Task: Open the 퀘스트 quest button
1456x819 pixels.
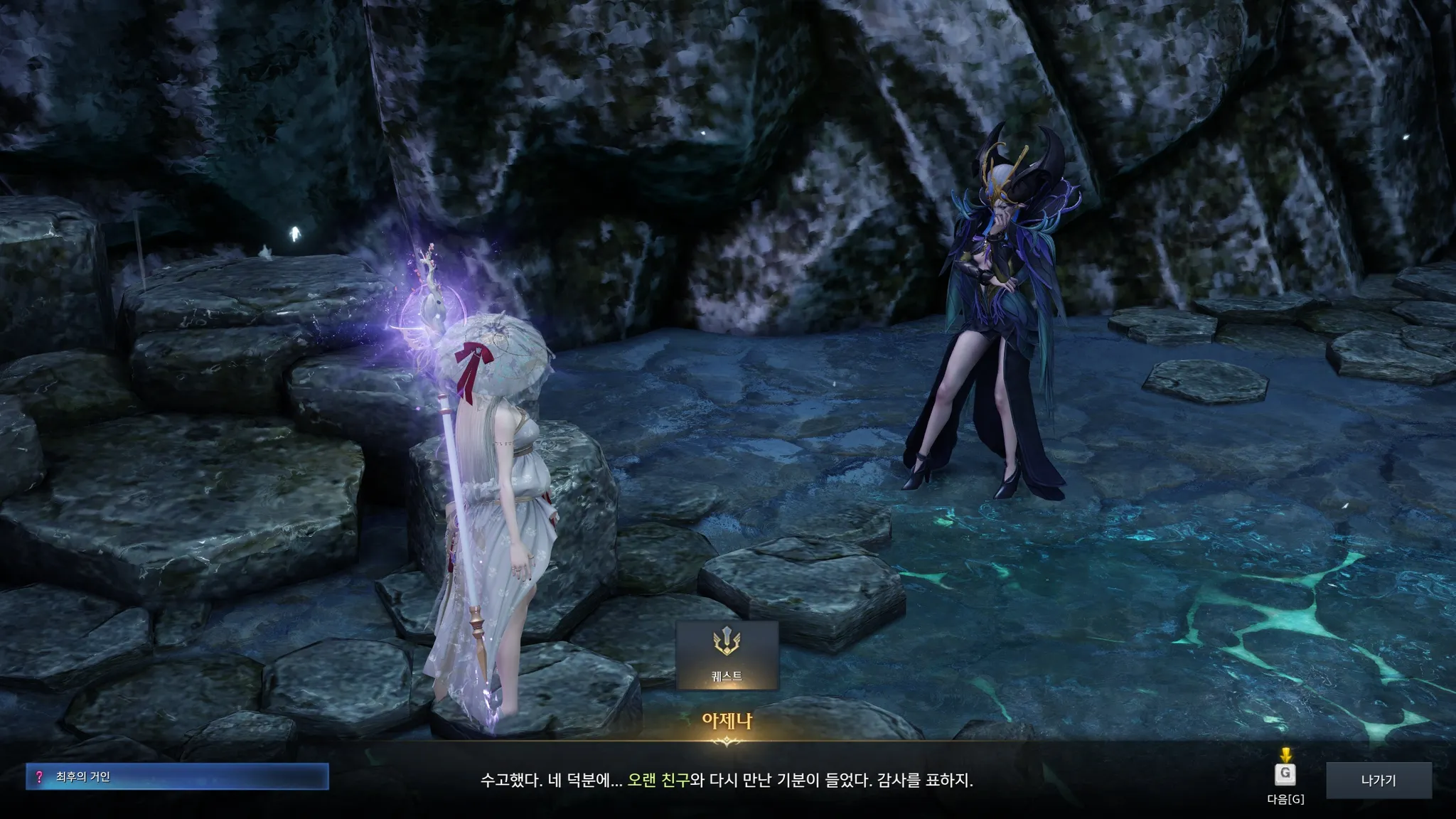Action: coord(727,655)
